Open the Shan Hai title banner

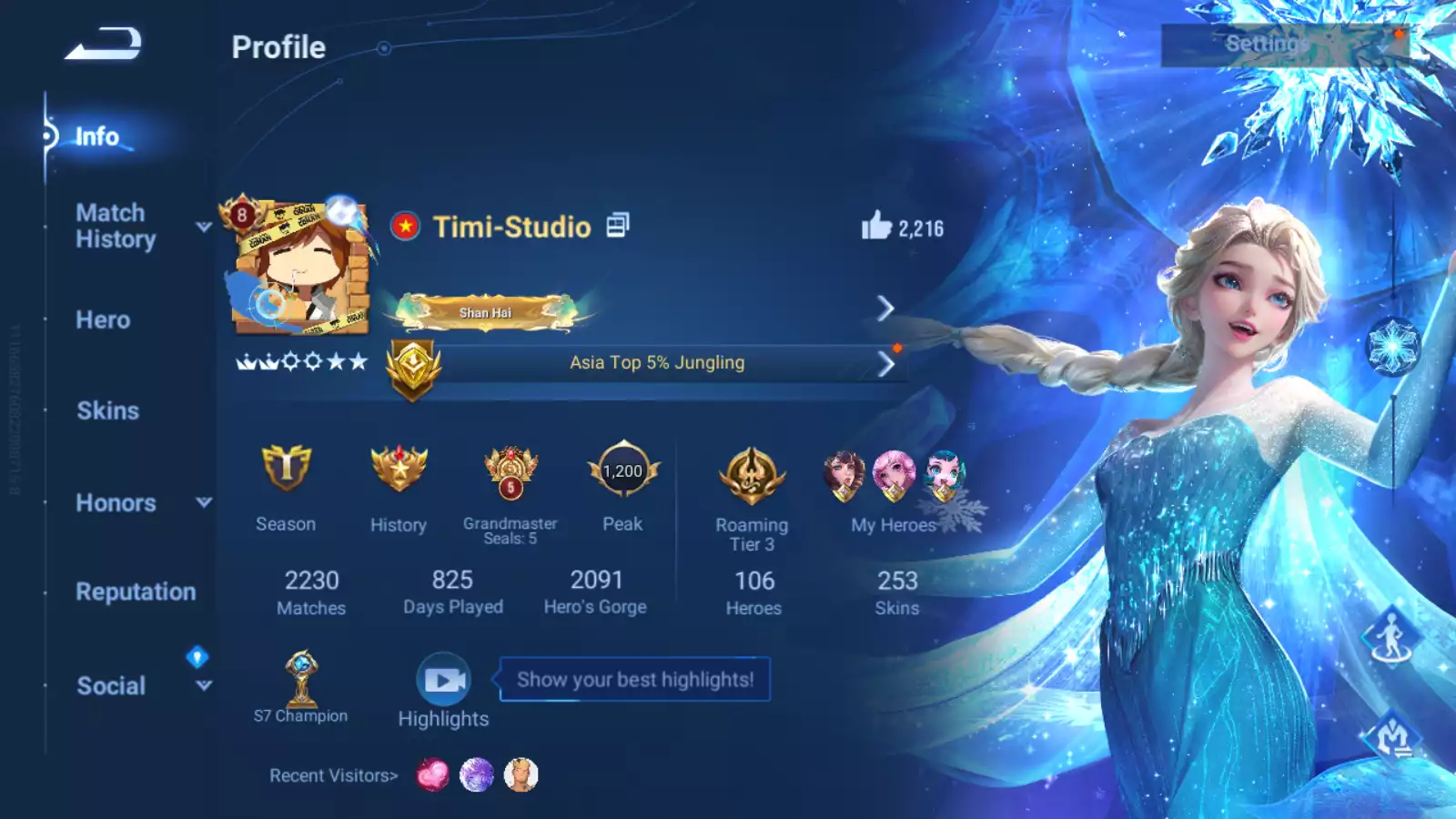click(x=486, y=311)
